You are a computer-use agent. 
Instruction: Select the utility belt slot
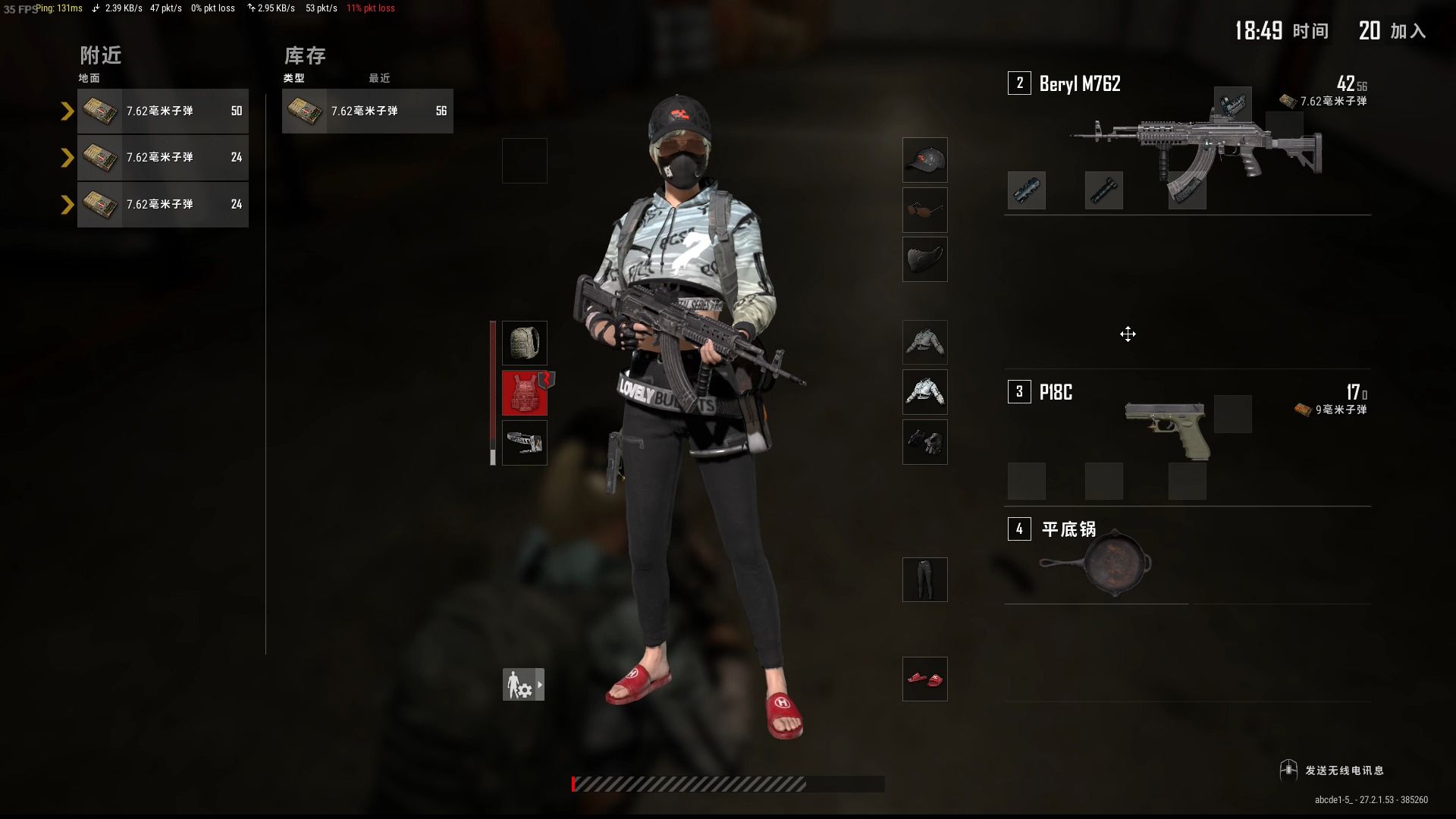pos(524,443)
